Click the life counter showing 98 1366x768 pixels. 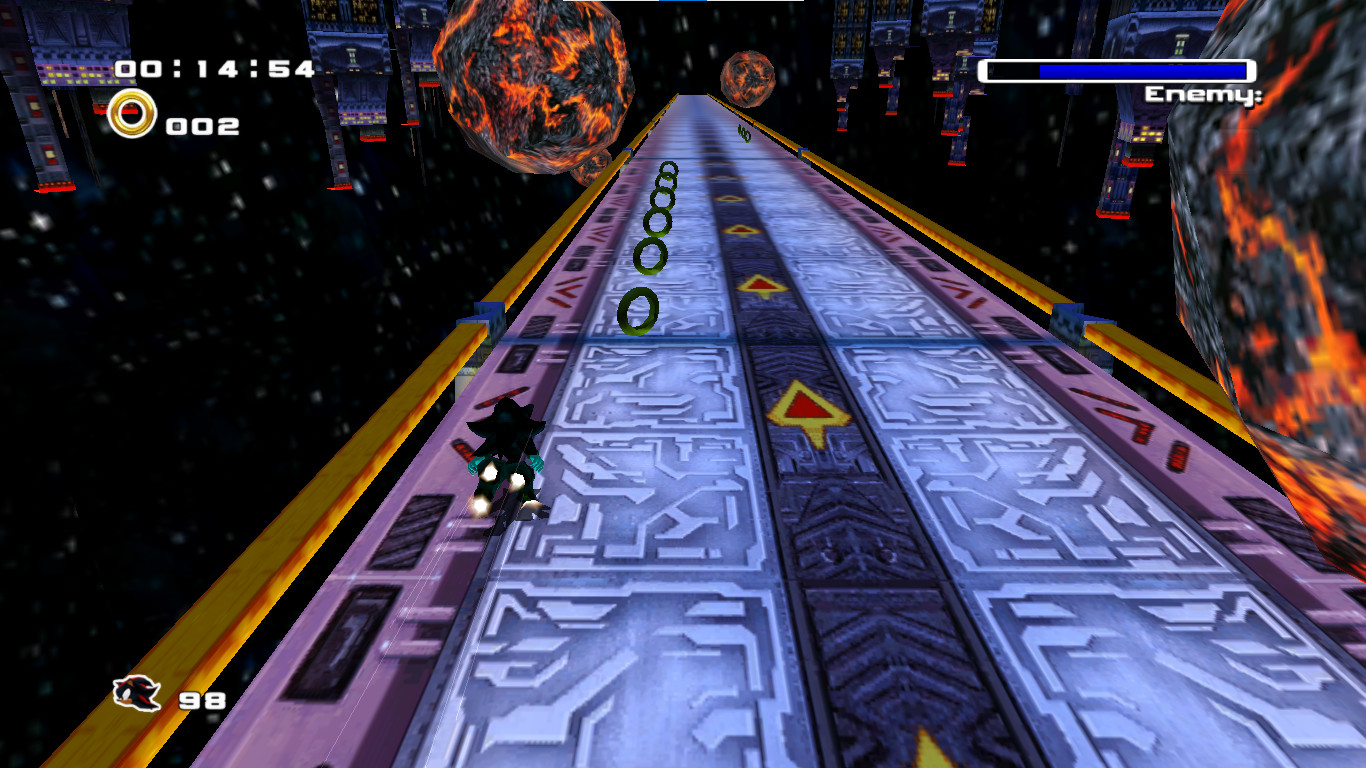(x=203, y=700)
